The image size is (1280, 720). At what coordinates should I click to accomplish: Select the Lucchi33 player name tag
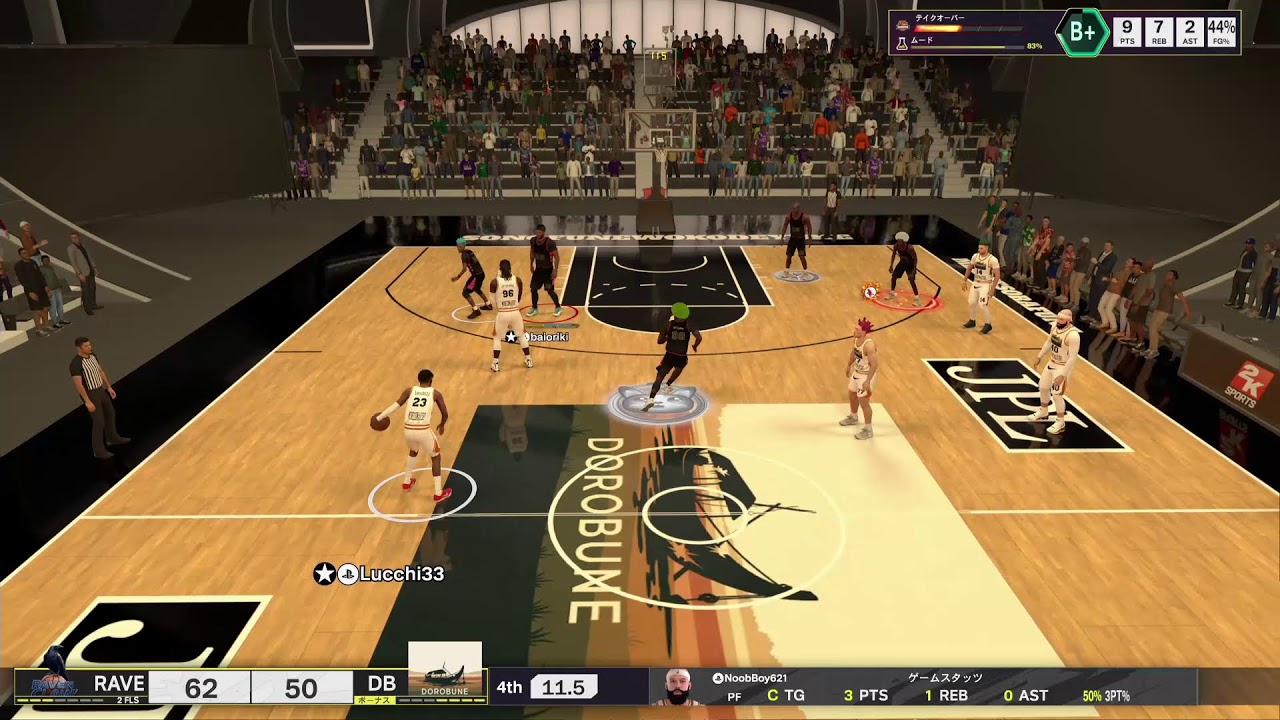click(x=380, y=574)
